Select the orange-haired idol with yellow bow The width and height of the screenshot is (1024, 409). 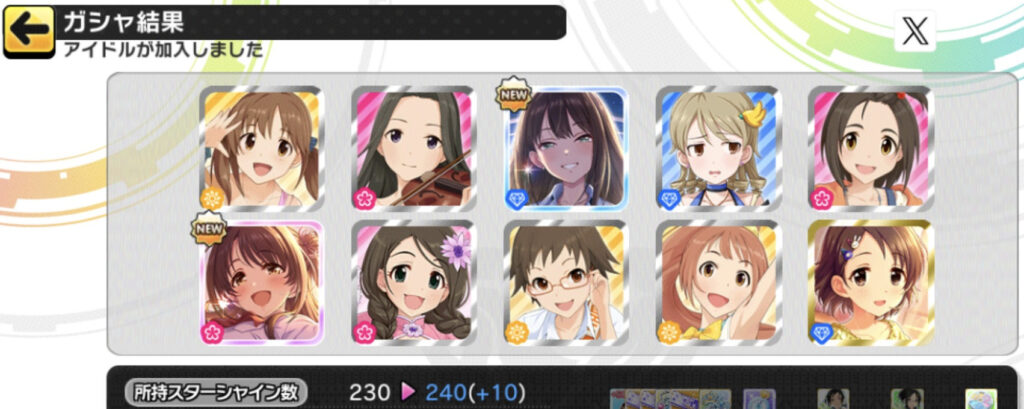click(x=718, y=281)
